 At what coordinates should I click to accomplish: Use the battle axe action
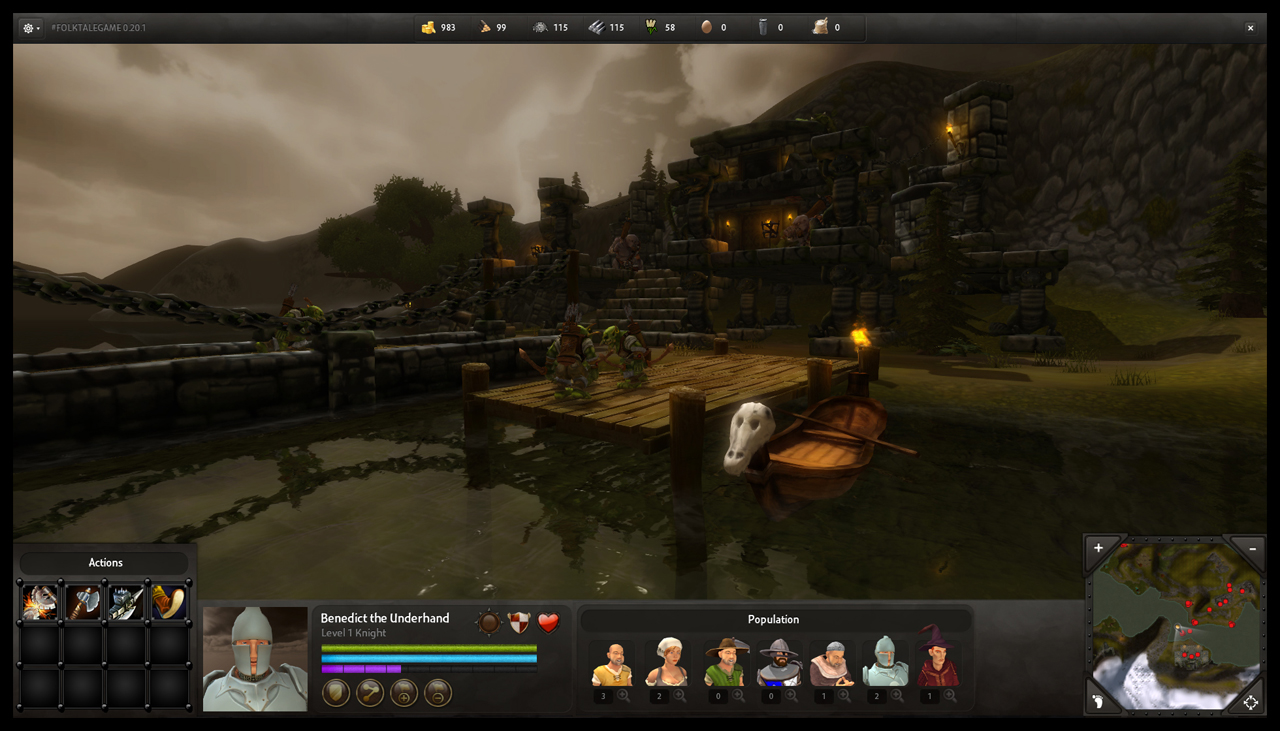click(x=84, y=602)
